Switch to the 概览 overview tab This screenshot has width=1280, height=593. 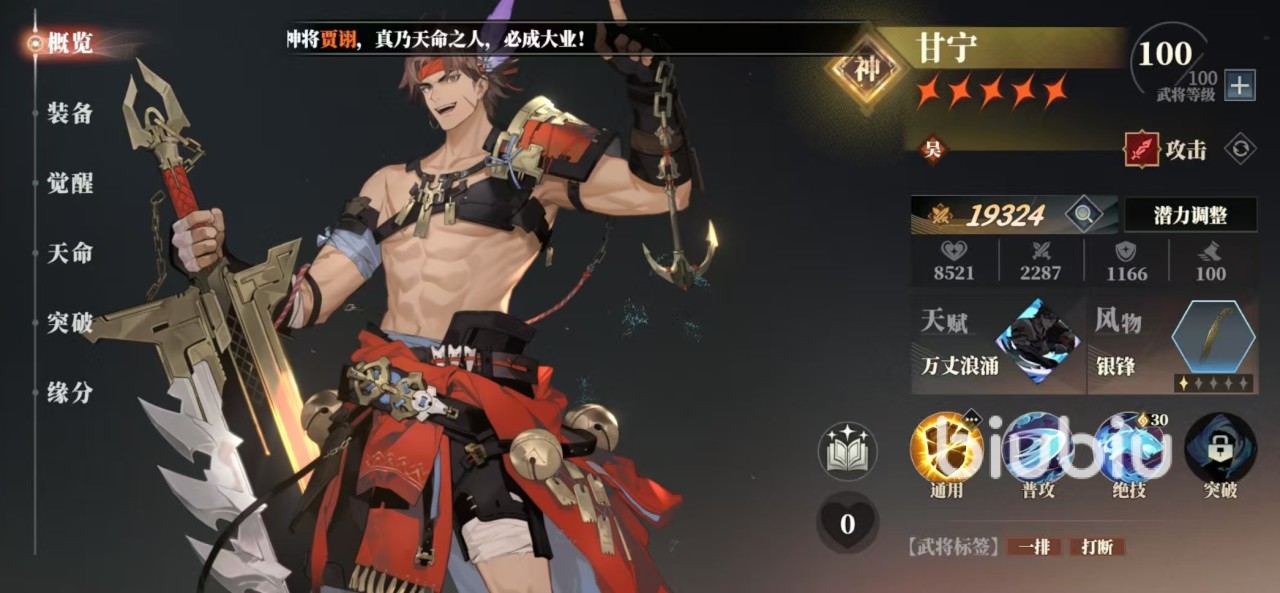69,43
